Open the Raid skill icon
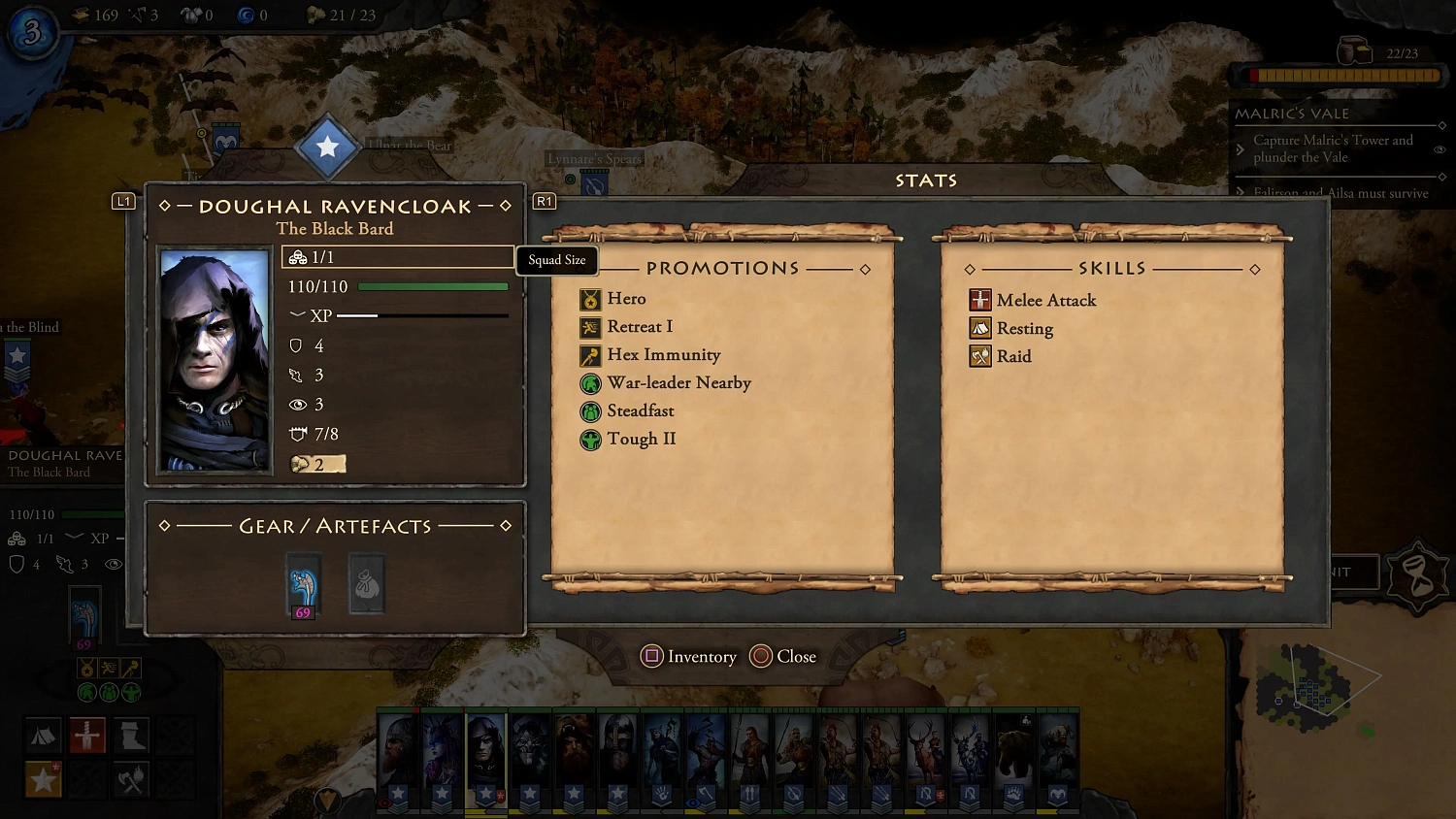Image resolution: width=1456 pixels, height=819 pixels. pyautogui.click(x=980, y=356)
